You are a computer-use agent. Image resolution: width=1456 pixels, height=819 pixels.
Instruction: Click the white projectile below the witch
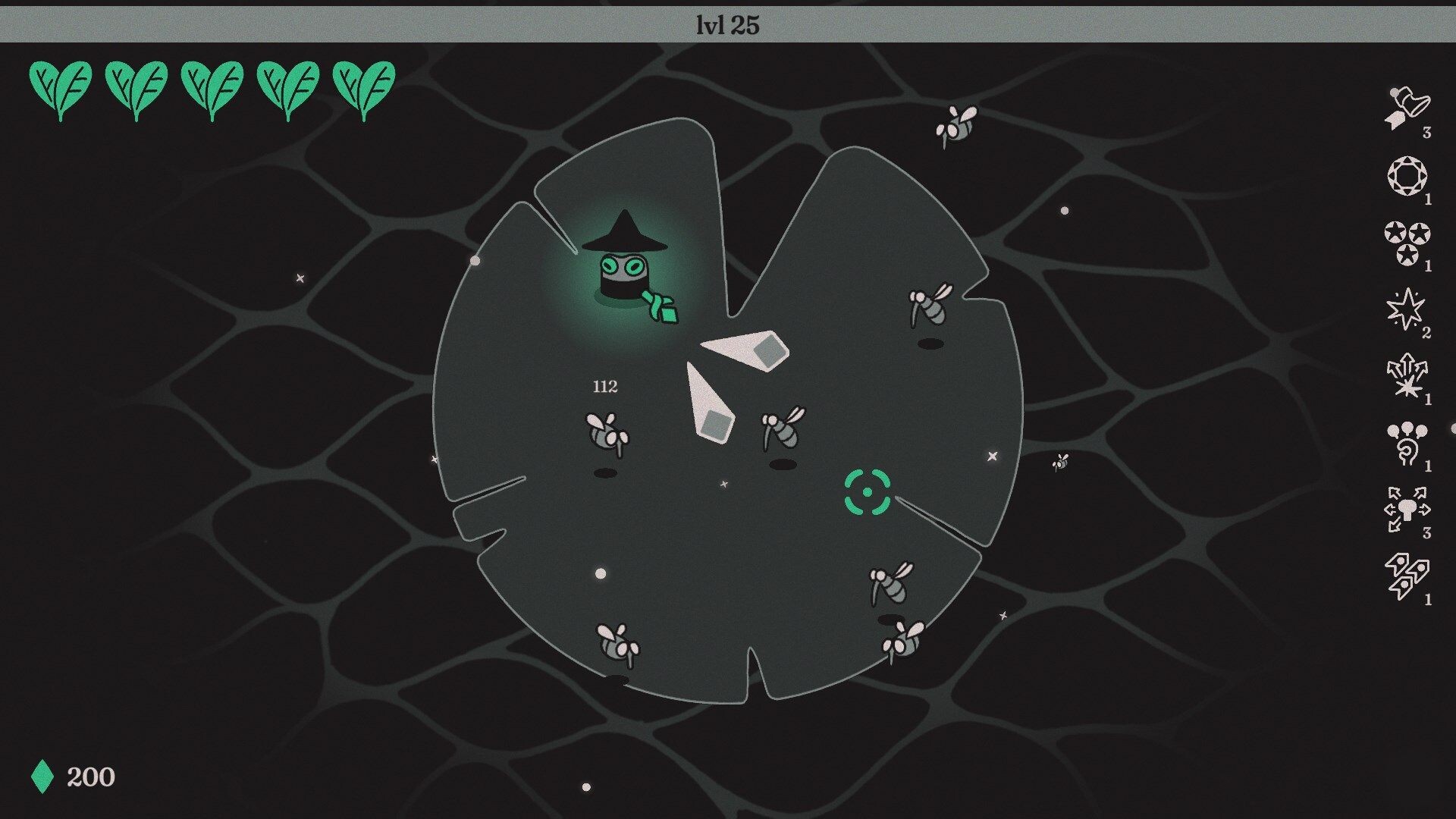pyautogui.click(x=713, y=402)
